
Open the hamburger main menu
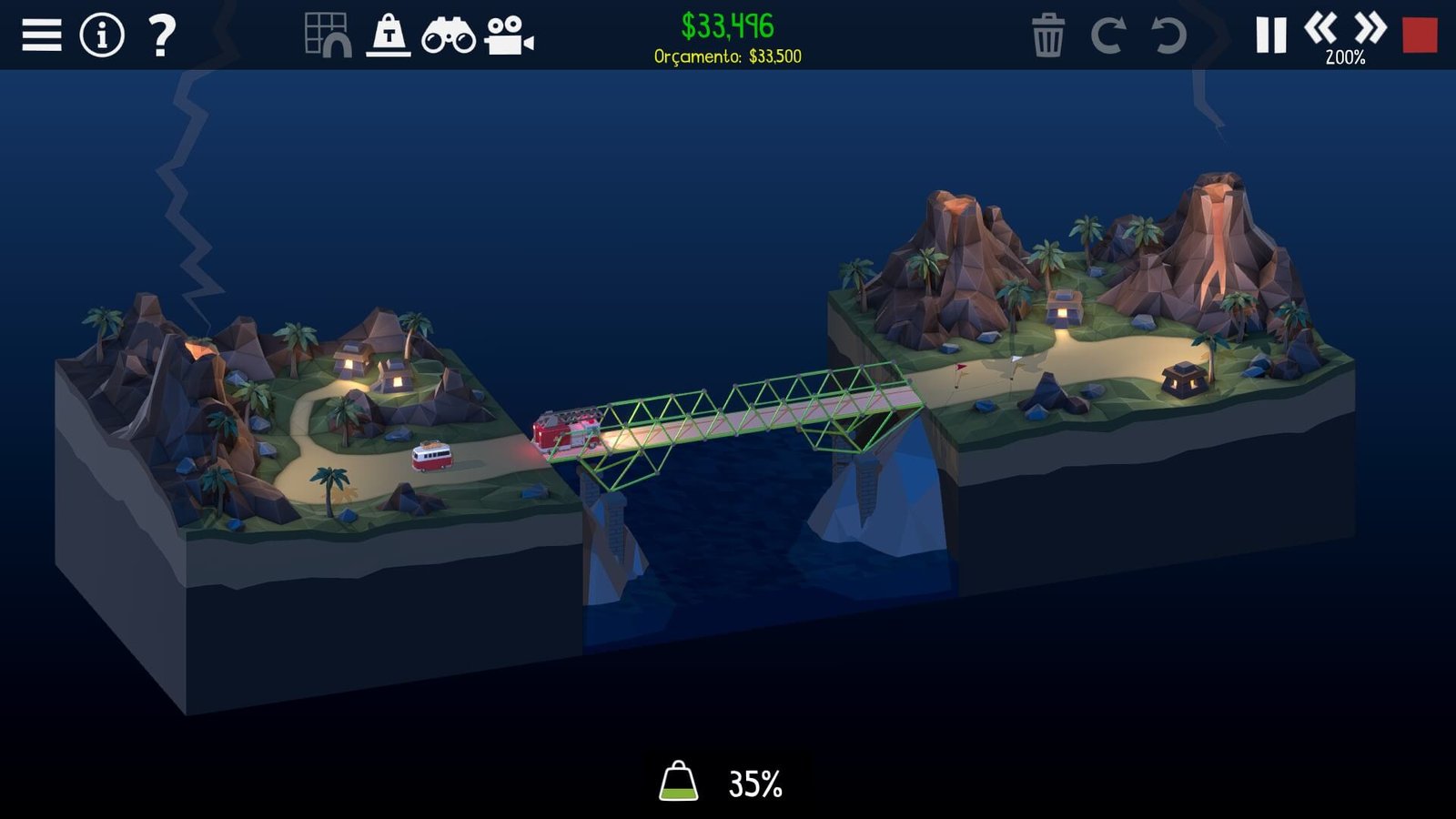pos(42,35)
